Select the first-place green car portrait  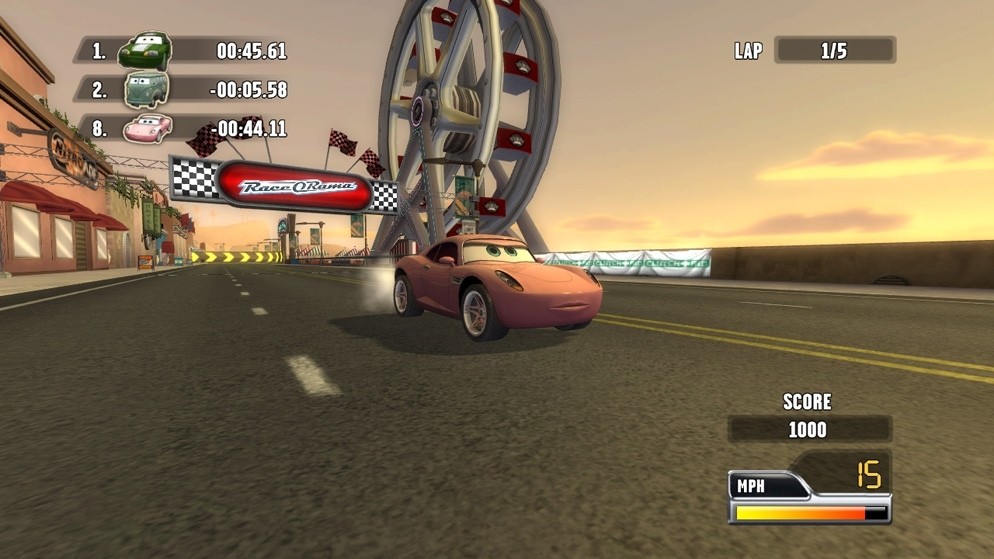click(x=145, y=50)
